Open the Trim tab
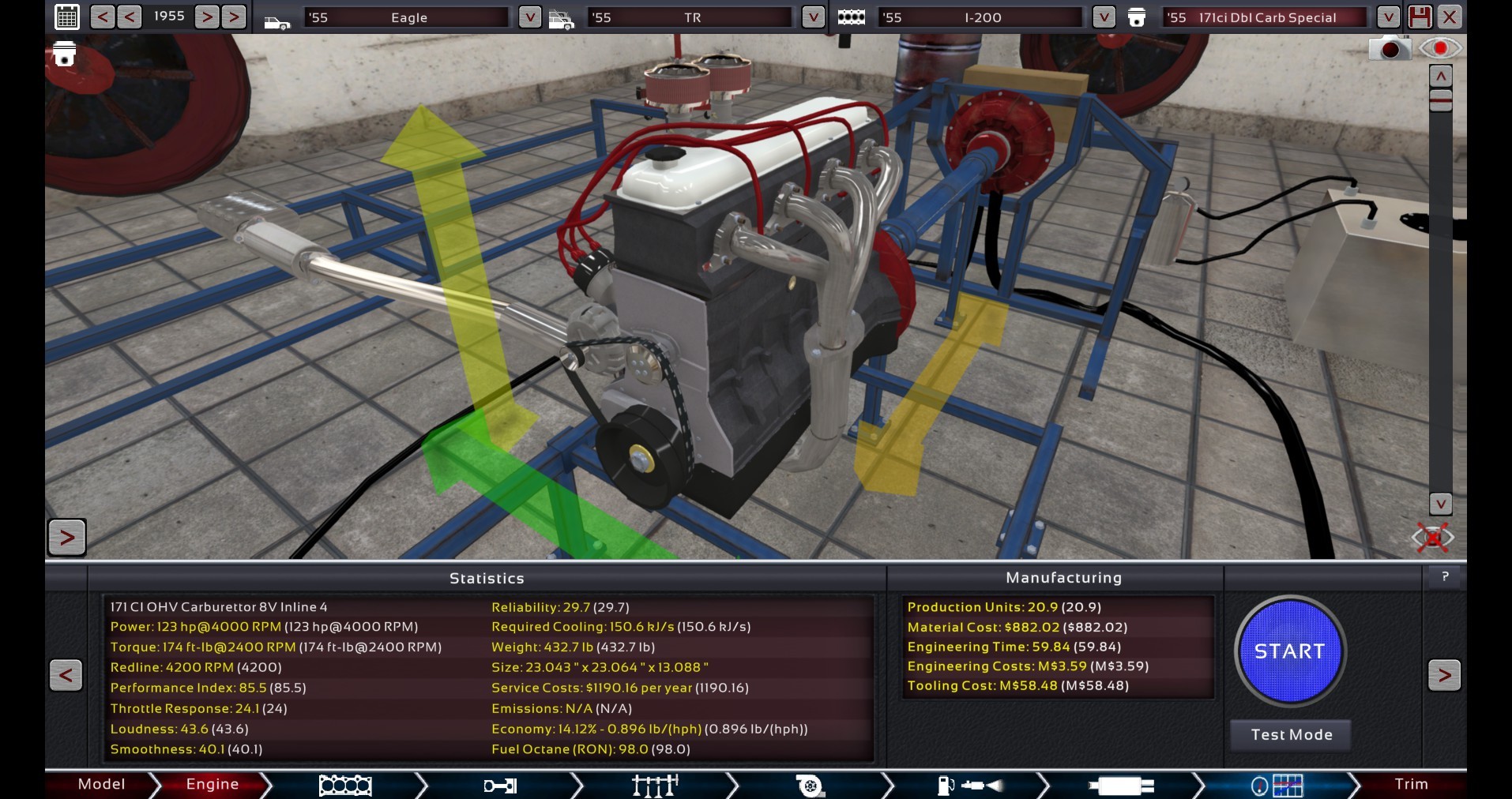Screen dimensions: 1512x799 point(1410,784)
